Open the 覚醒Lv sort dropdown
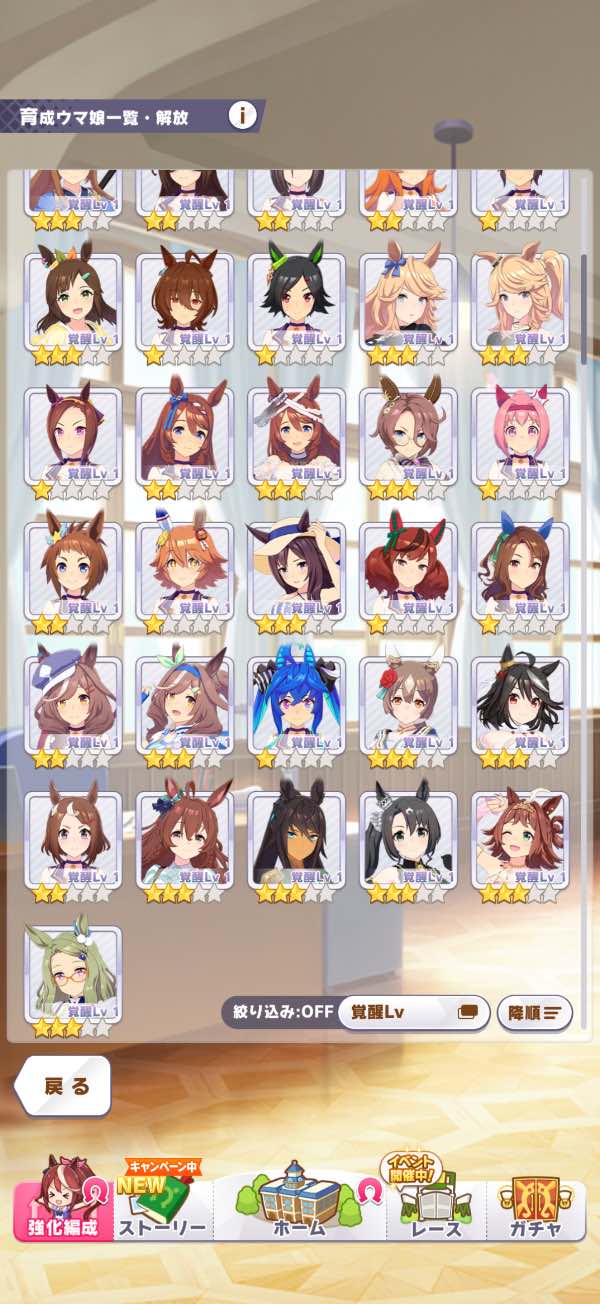Image resolution: width=600 pixels, height=1304 pixels. coord(414,1011)
